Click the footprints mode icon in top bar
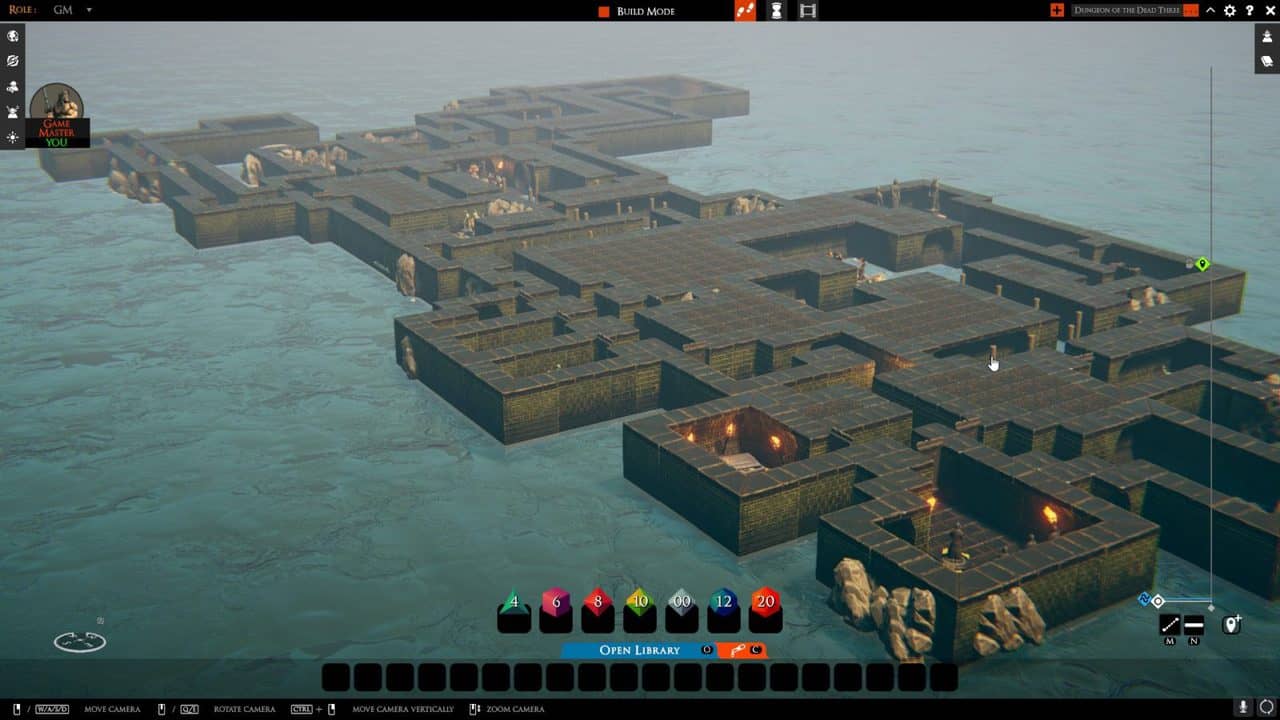The height and width of the screenshot is (720, 1280). 743,10
